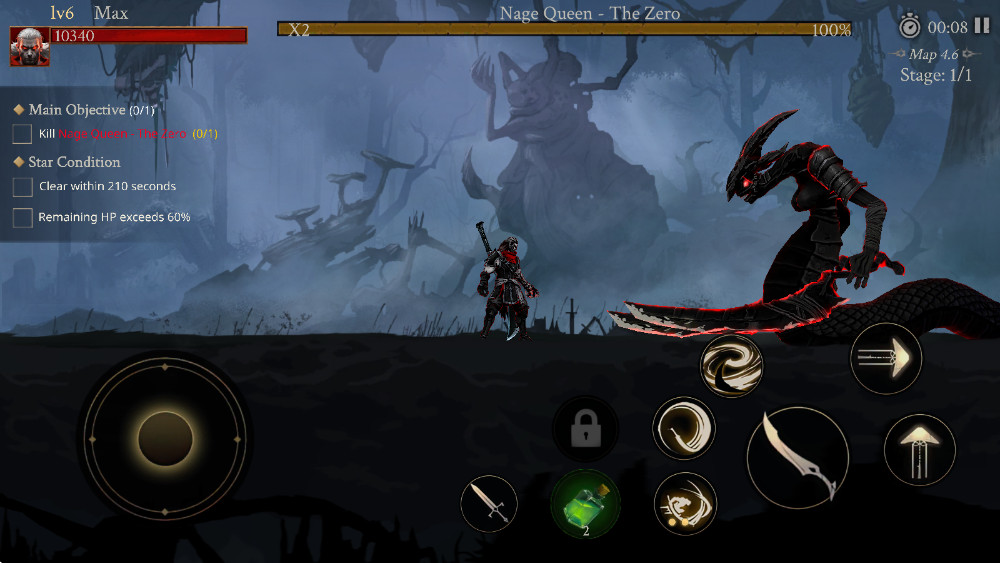The image size is (1000, 563).
Task: Pause the game
Action: click(x=981, y=26)
